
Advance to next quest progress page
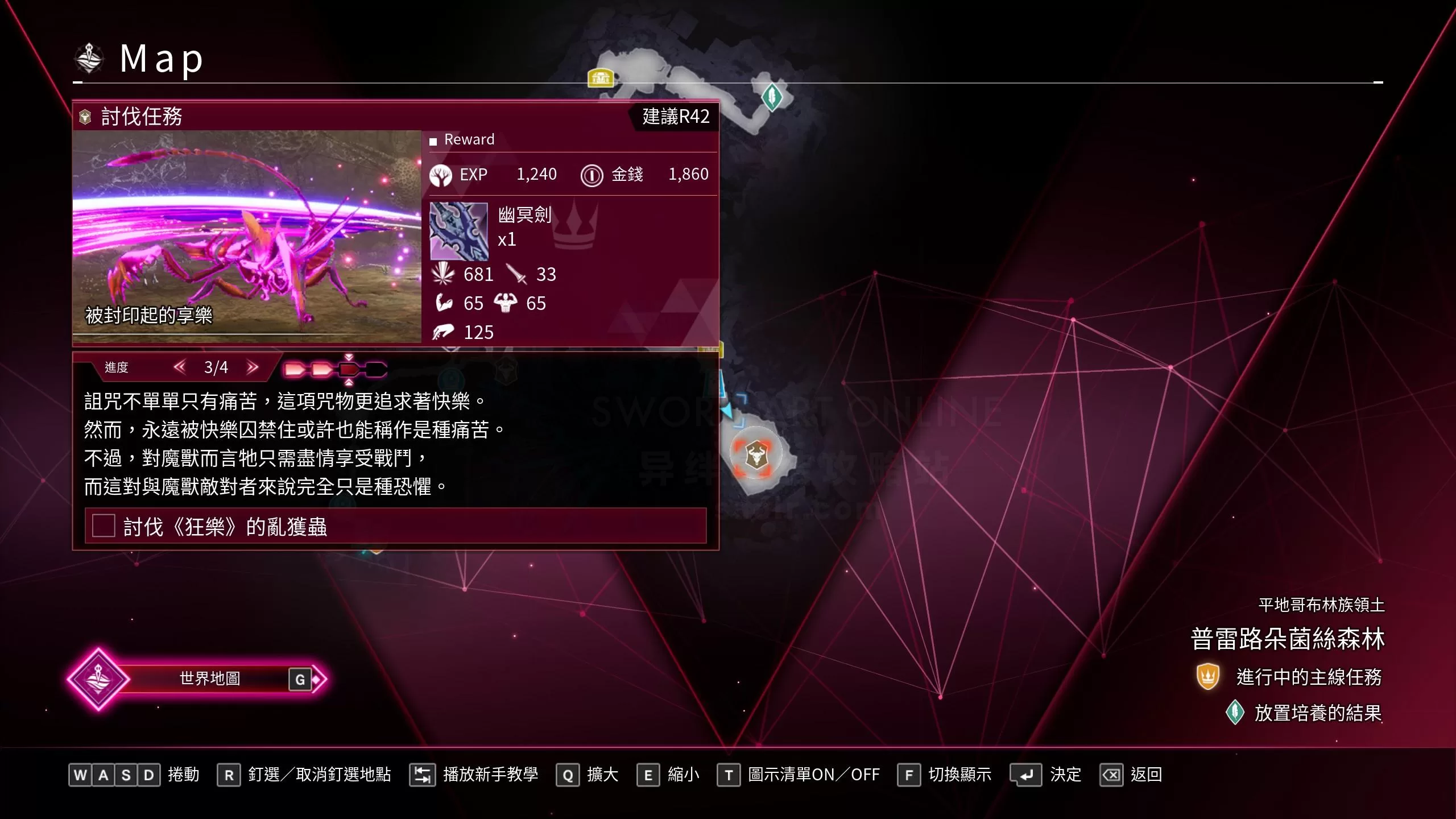pyautogui.click(x=253, y=367)
